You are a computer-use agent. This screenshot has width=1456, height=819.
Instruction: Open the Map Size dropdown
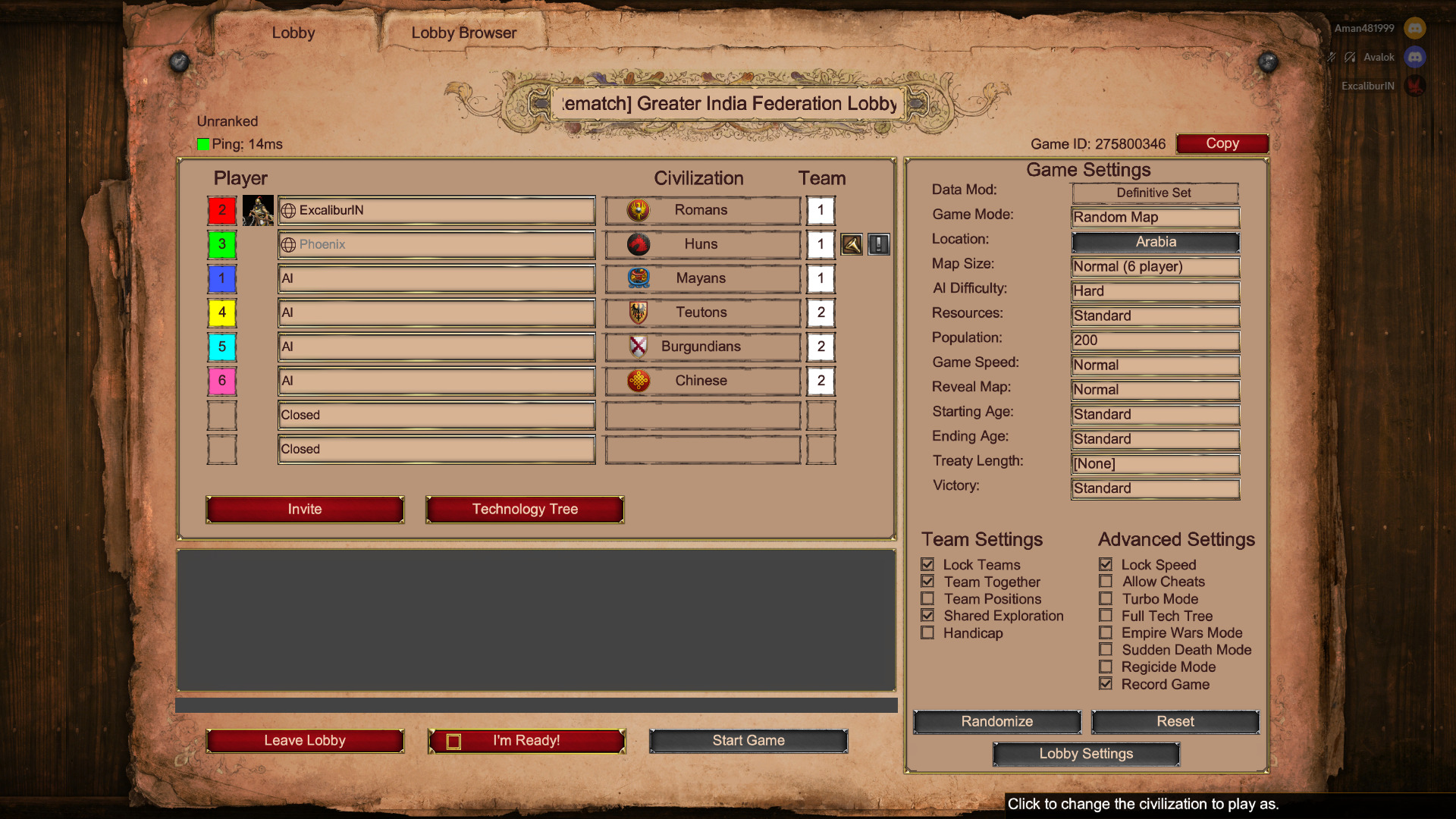(1155, 267)
